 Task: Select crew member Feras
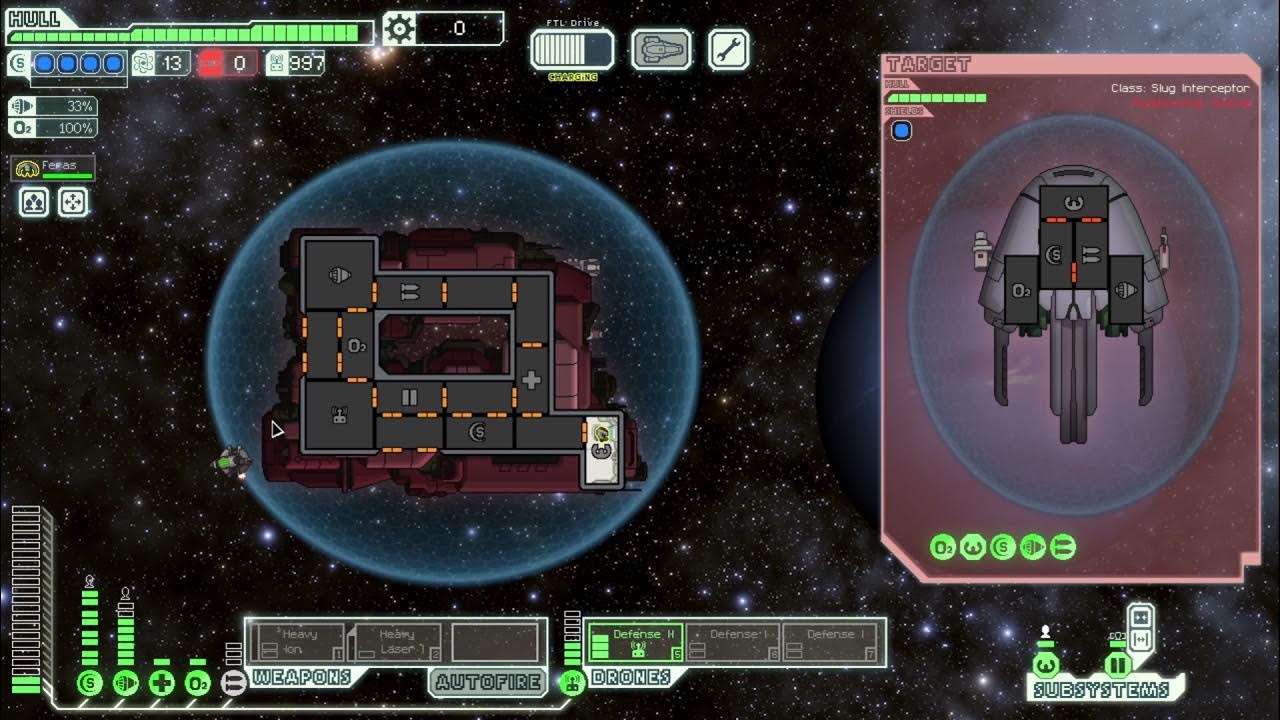tap(53, 169)
